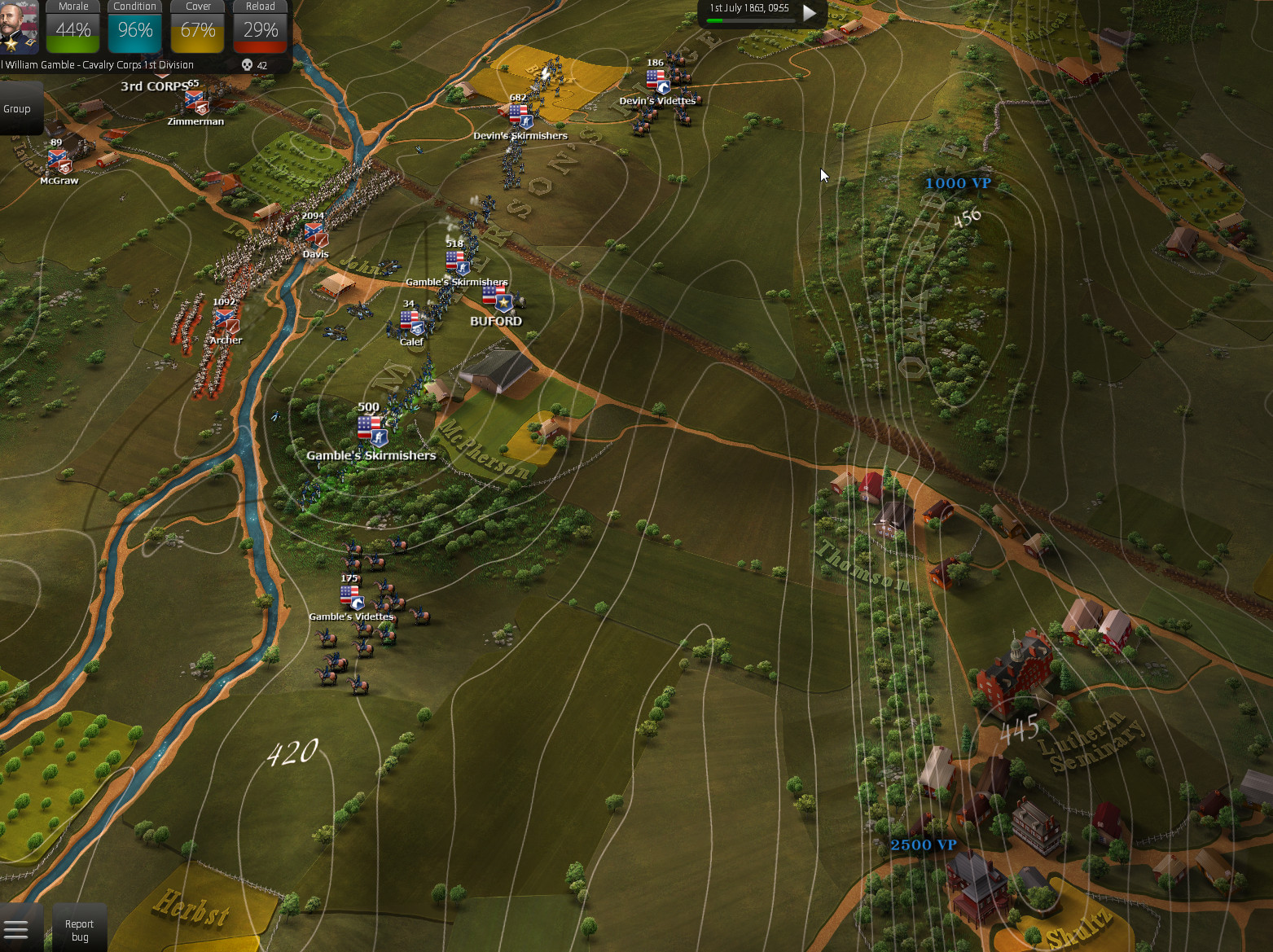
Task: Select William Gamble's general portrait
Action: pos(18,27)
